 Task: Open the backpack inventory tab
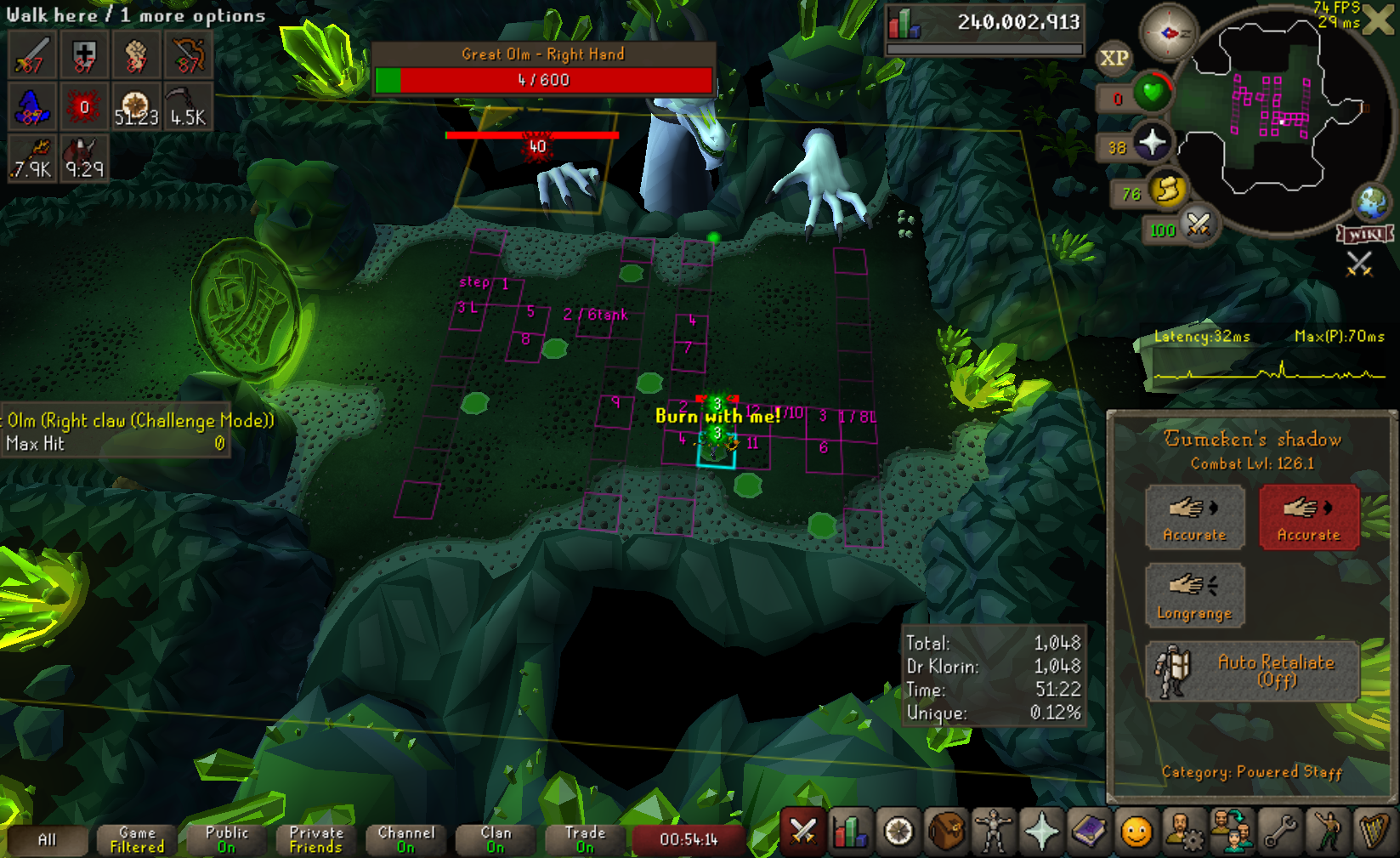click(x=946, y=831)
